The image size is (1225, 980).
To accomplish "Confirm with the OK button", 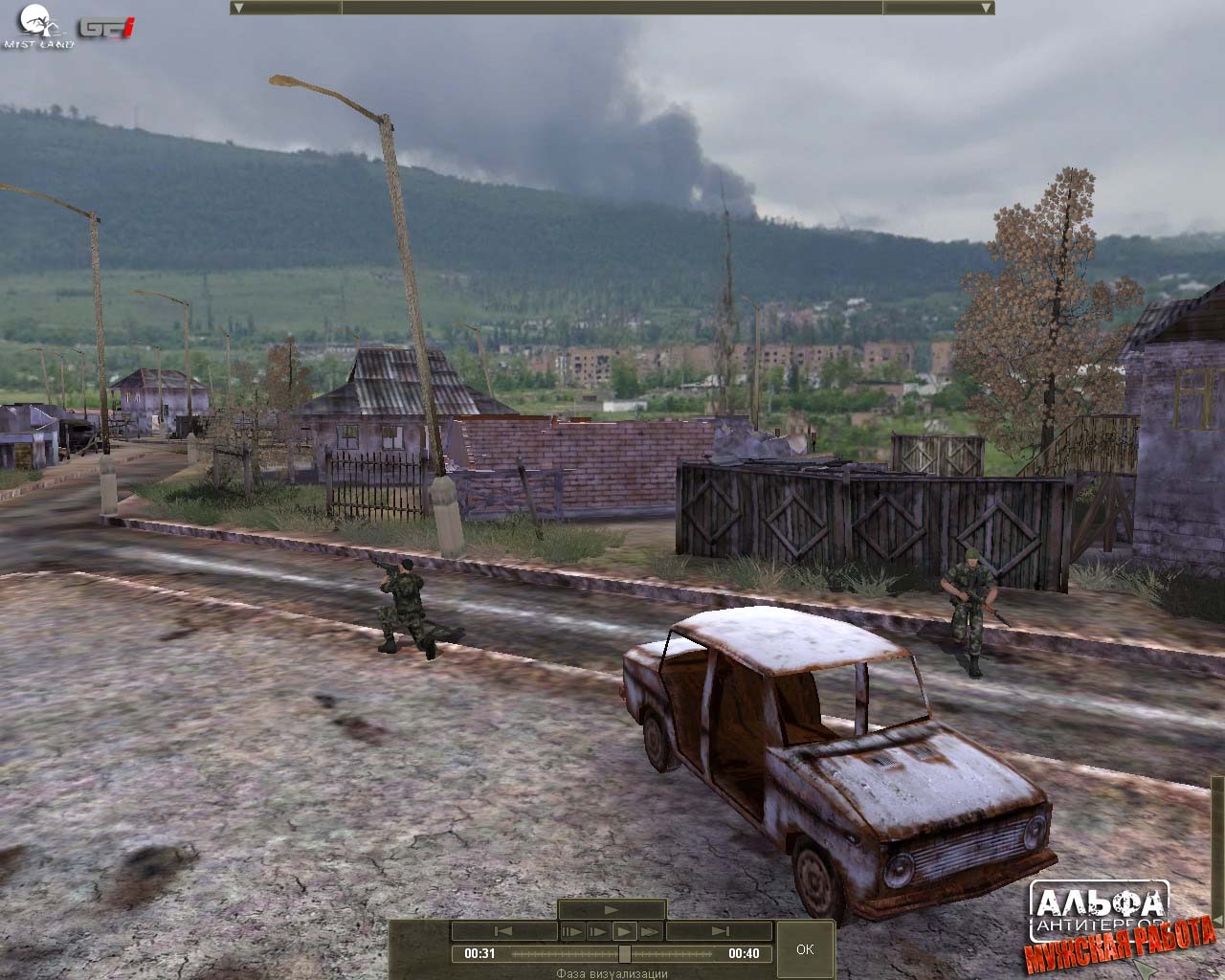I will coord(805,948).
